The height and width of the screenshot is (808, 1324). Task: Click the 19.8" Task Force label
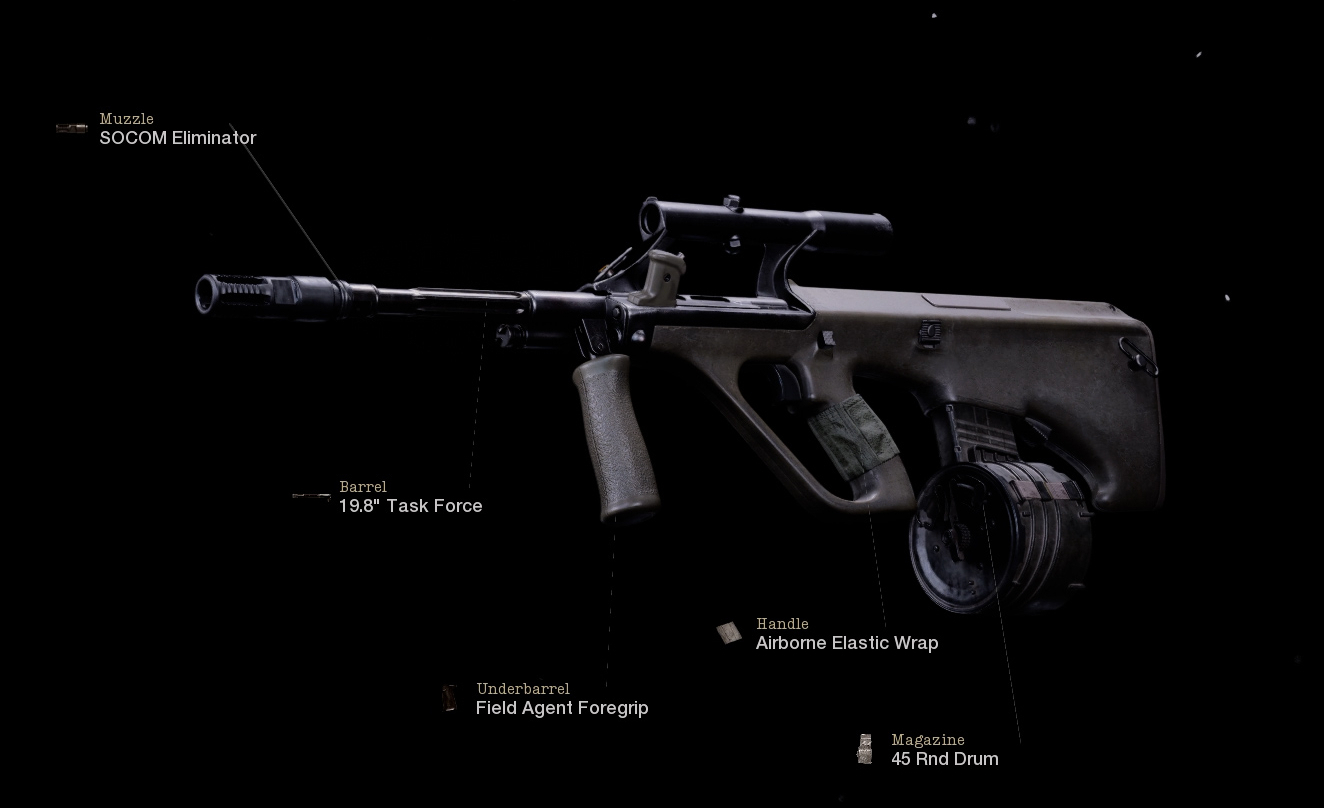[x=408, y=506]
